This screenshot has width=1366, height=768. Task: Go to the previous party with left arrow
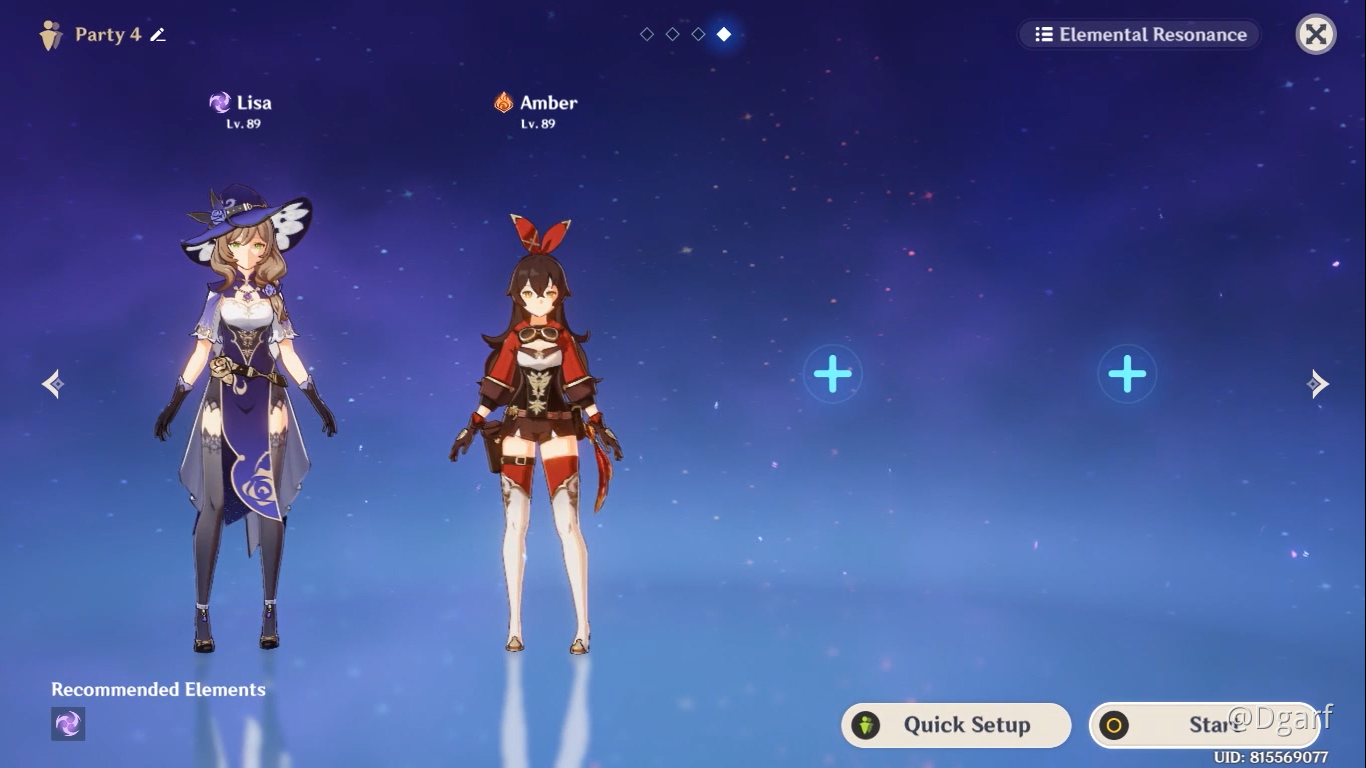pos(54,383)
